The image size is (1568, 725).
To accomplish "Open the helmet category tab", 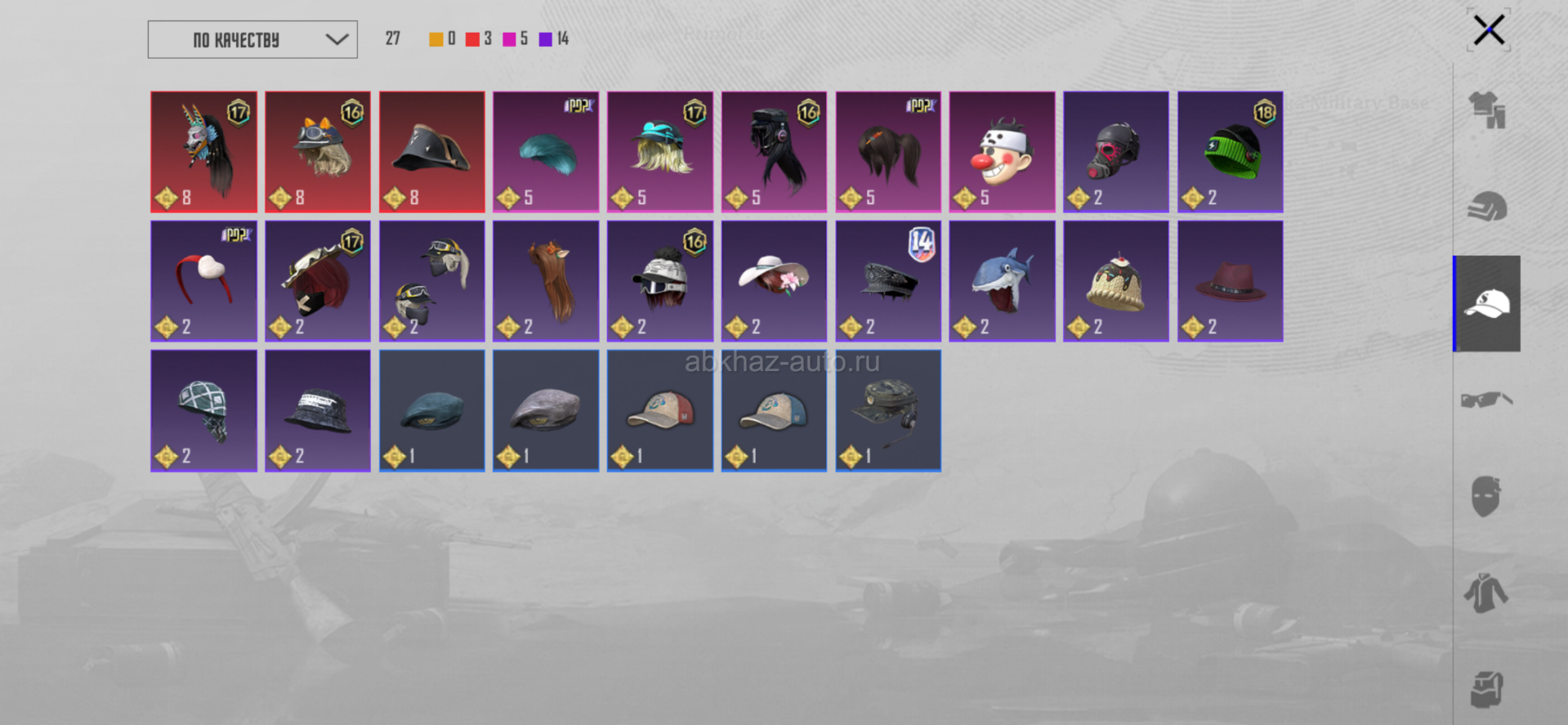I will (x=1487, y=207).
